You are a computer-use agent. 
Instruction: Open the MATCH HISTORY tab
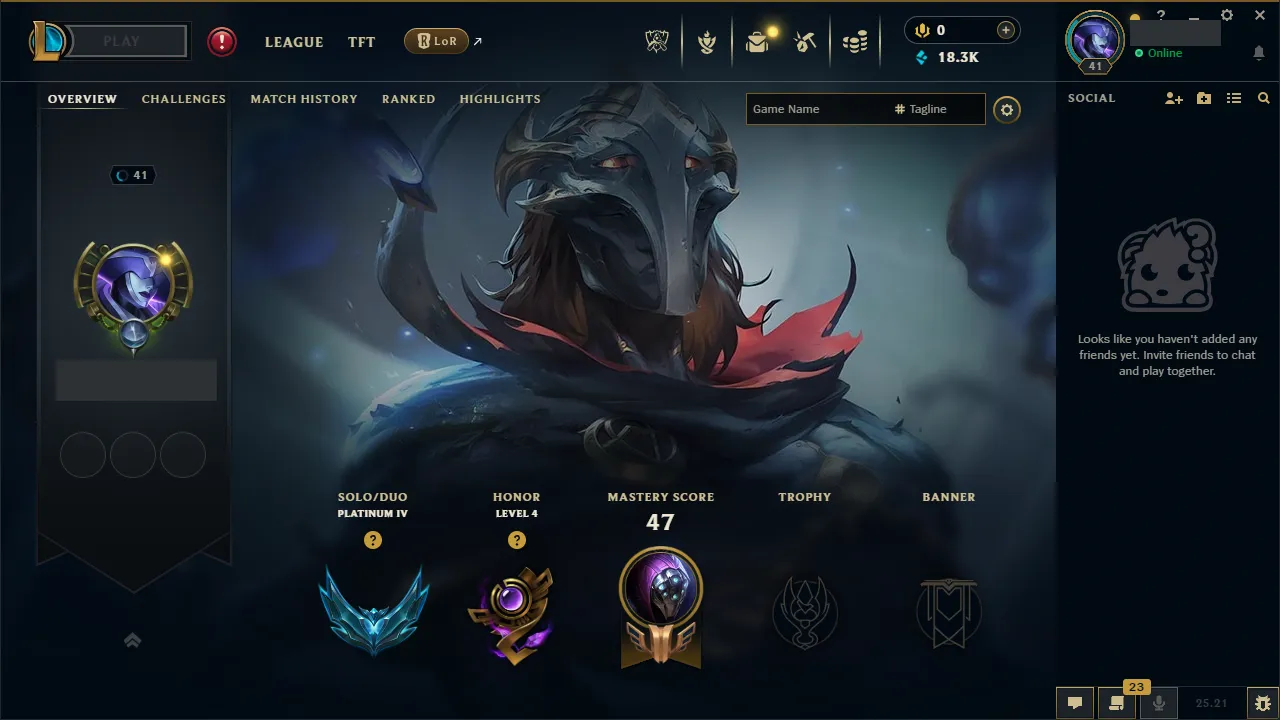coord(304,98)
